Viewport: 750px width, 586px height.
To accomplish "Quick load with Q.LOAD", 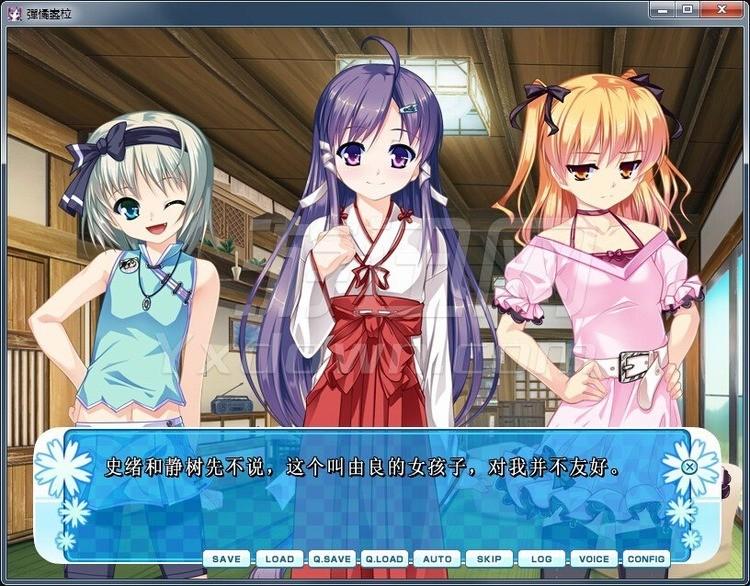I will click(384, 559).
